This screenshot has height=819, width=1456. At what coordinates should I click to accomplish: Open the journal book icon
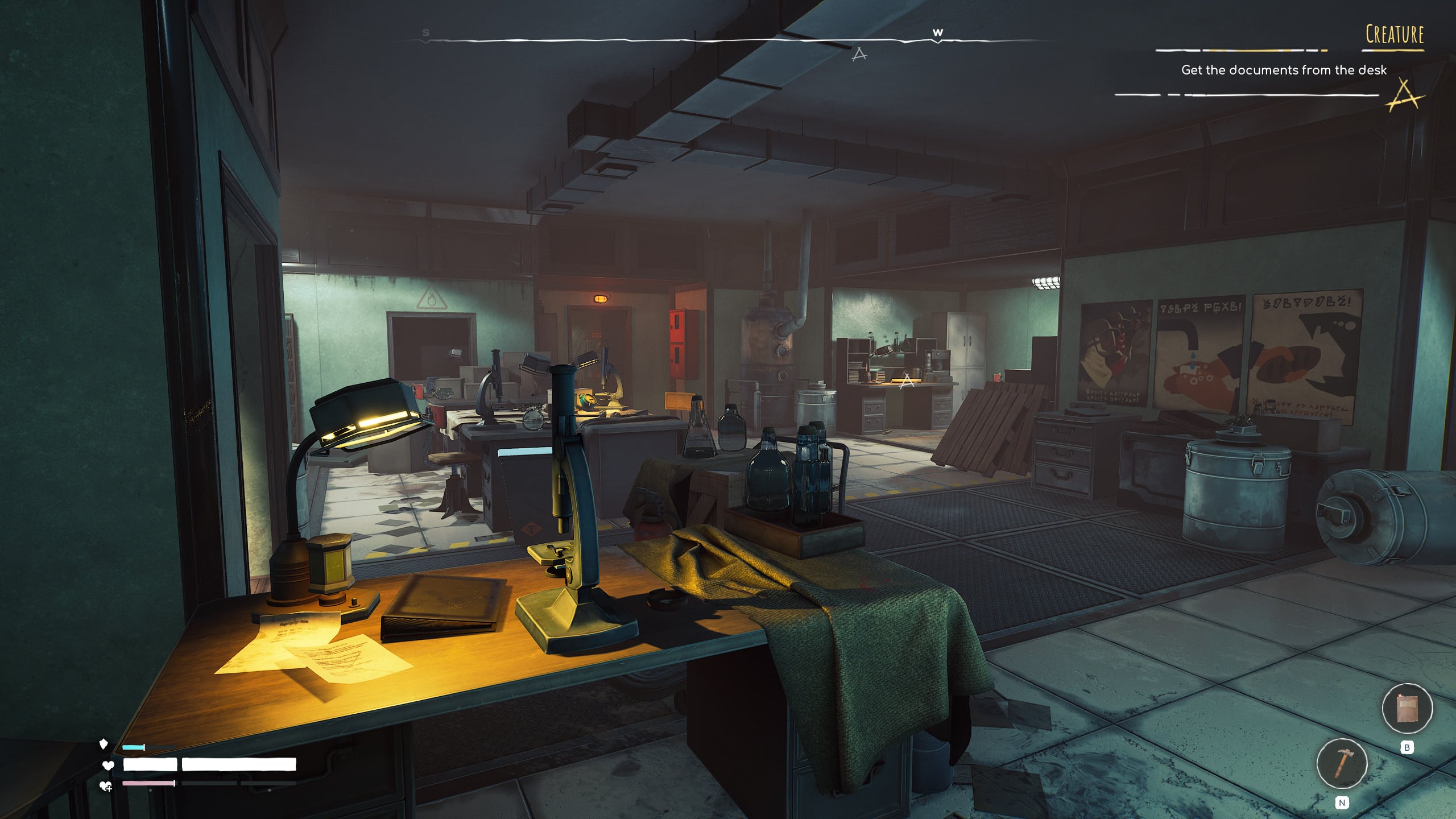(x=1407, y=709)
